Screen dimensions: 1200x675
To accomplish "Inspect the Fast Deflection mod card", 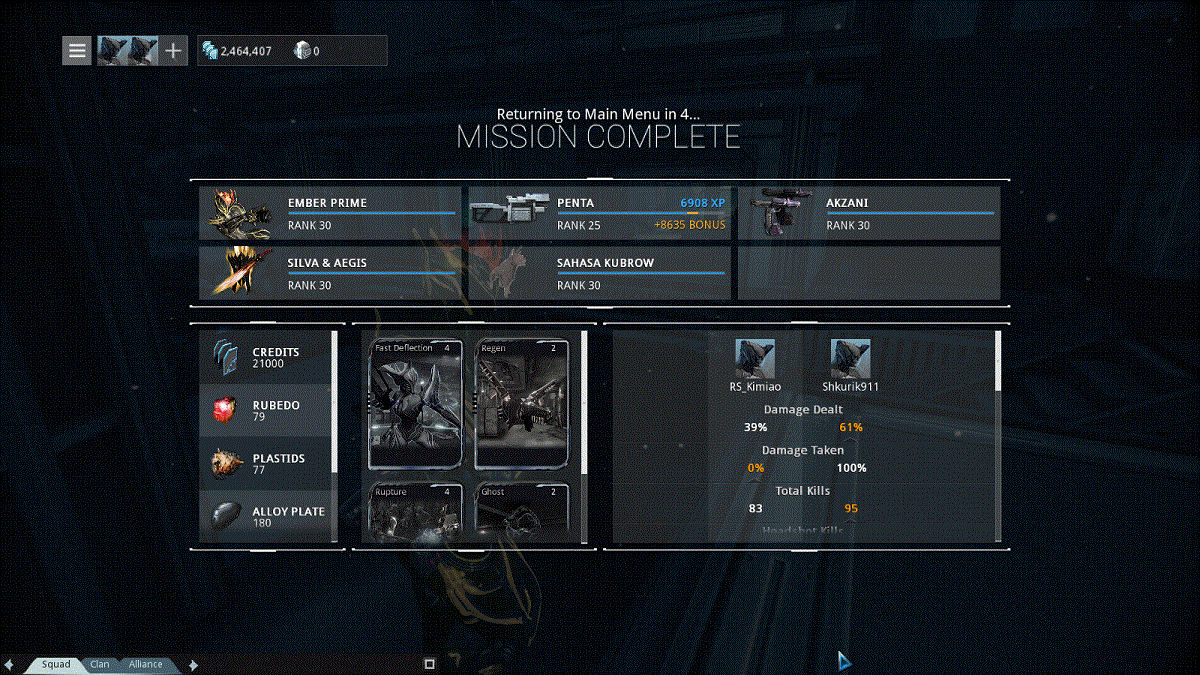I will point(416,404).
